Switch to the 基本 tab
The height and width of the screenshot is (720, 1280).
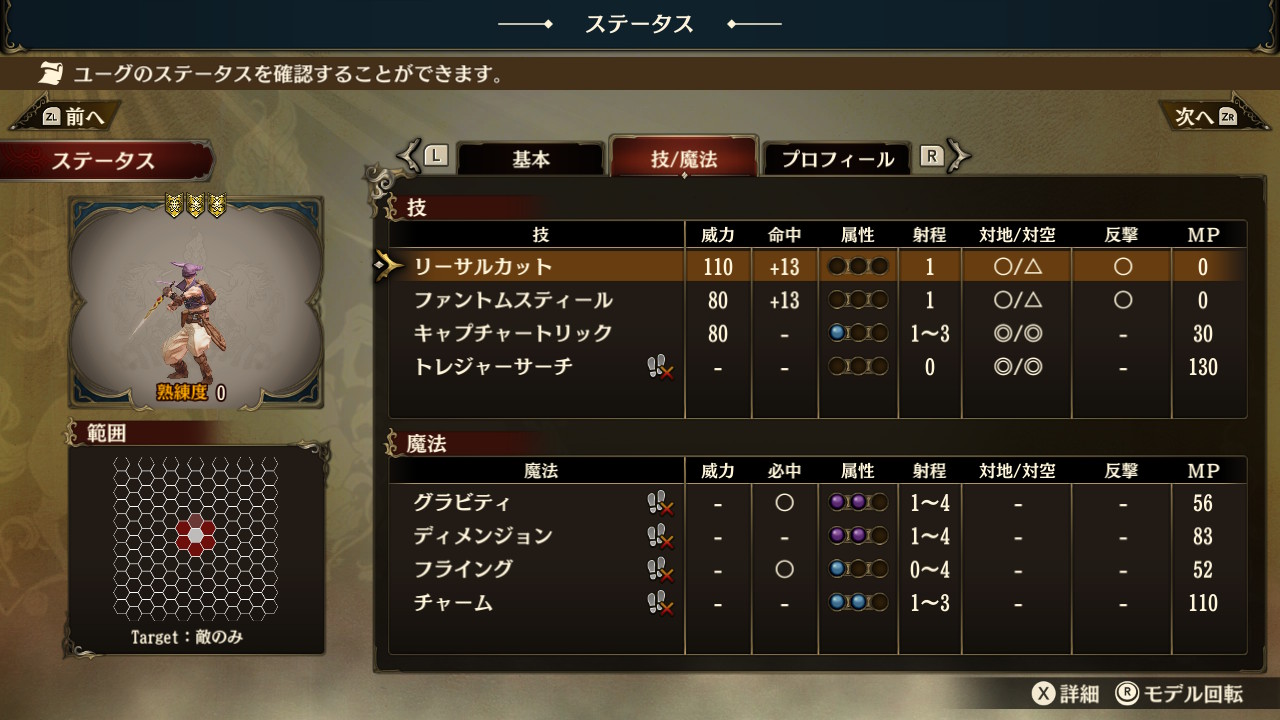531,159
